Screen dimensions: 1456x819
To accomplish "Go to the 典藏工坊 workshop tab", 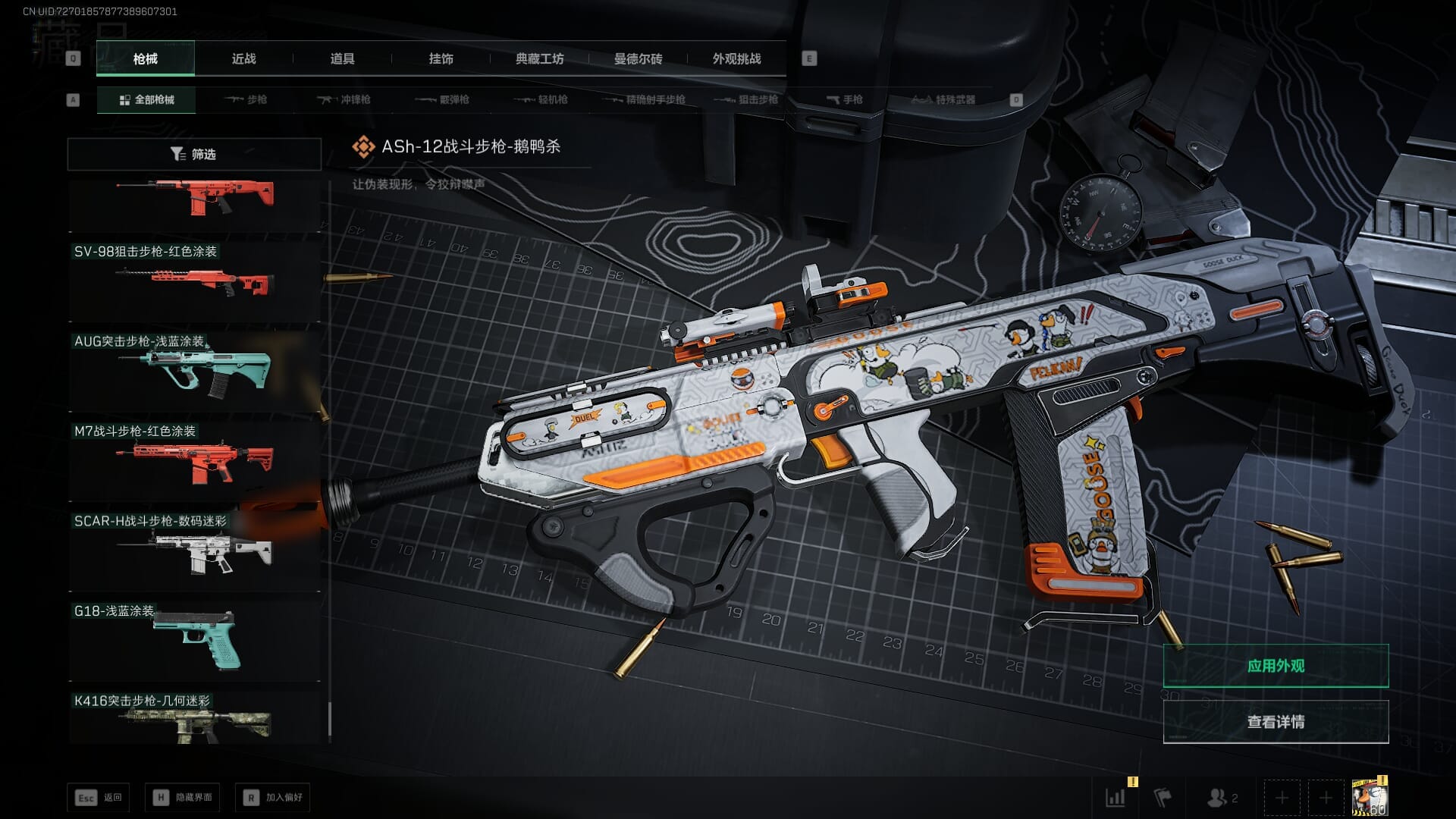I will click(539, 58).
